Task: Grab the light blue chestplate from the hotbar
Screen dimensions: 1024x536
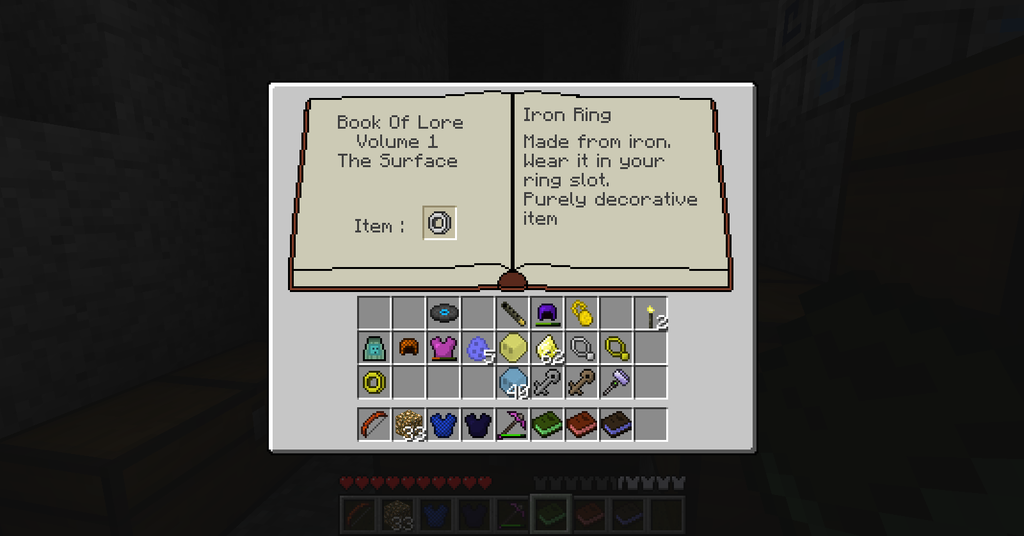Action: click(443, 424)
